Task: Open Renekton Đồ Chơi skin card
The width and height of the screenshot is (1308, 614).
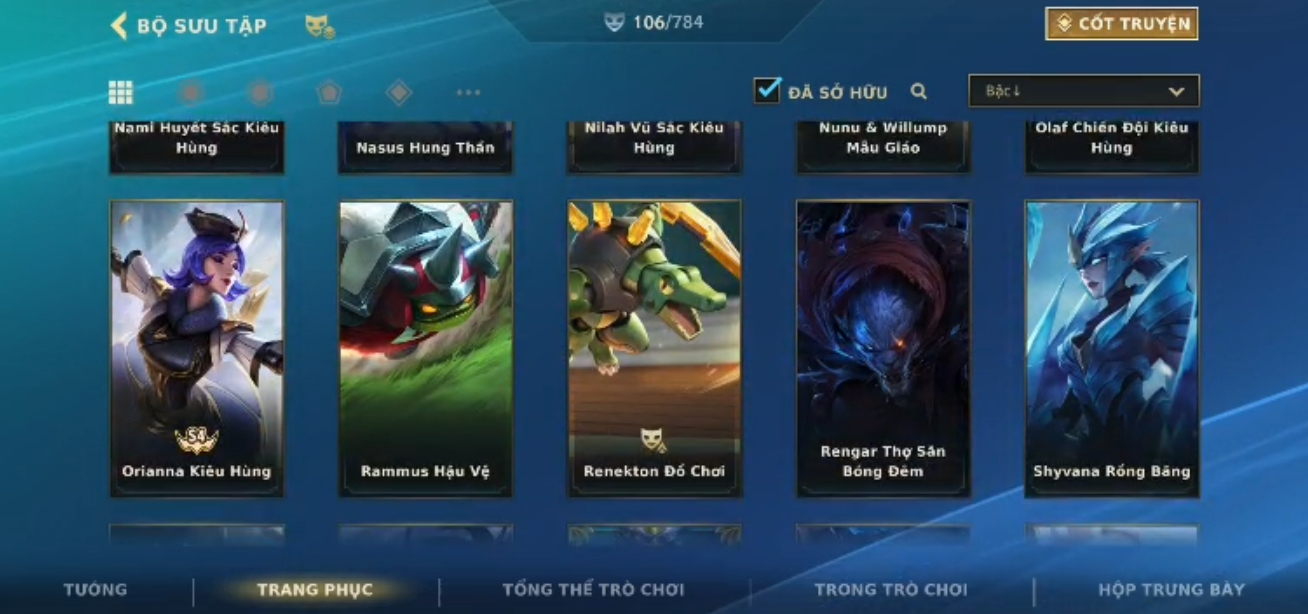Action: pyautogui.click(x=654, y=348)
